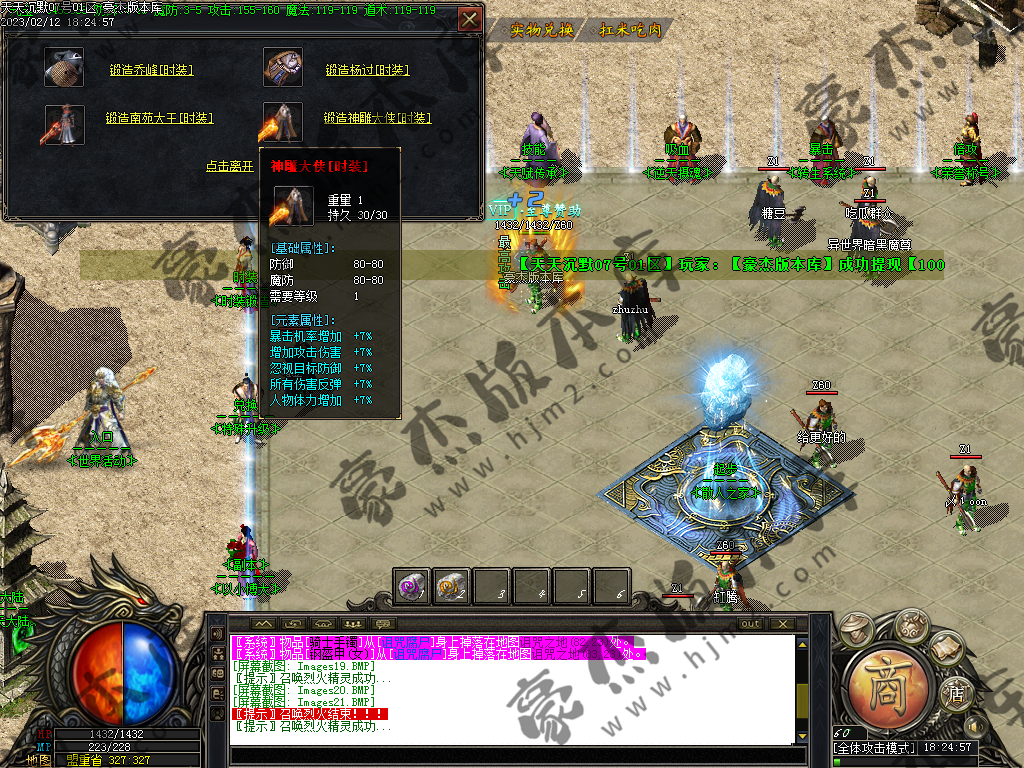The image size is (1024, 768).
Task: Click the 南苑大王 costume icon
Action: (x=62, y=124)
